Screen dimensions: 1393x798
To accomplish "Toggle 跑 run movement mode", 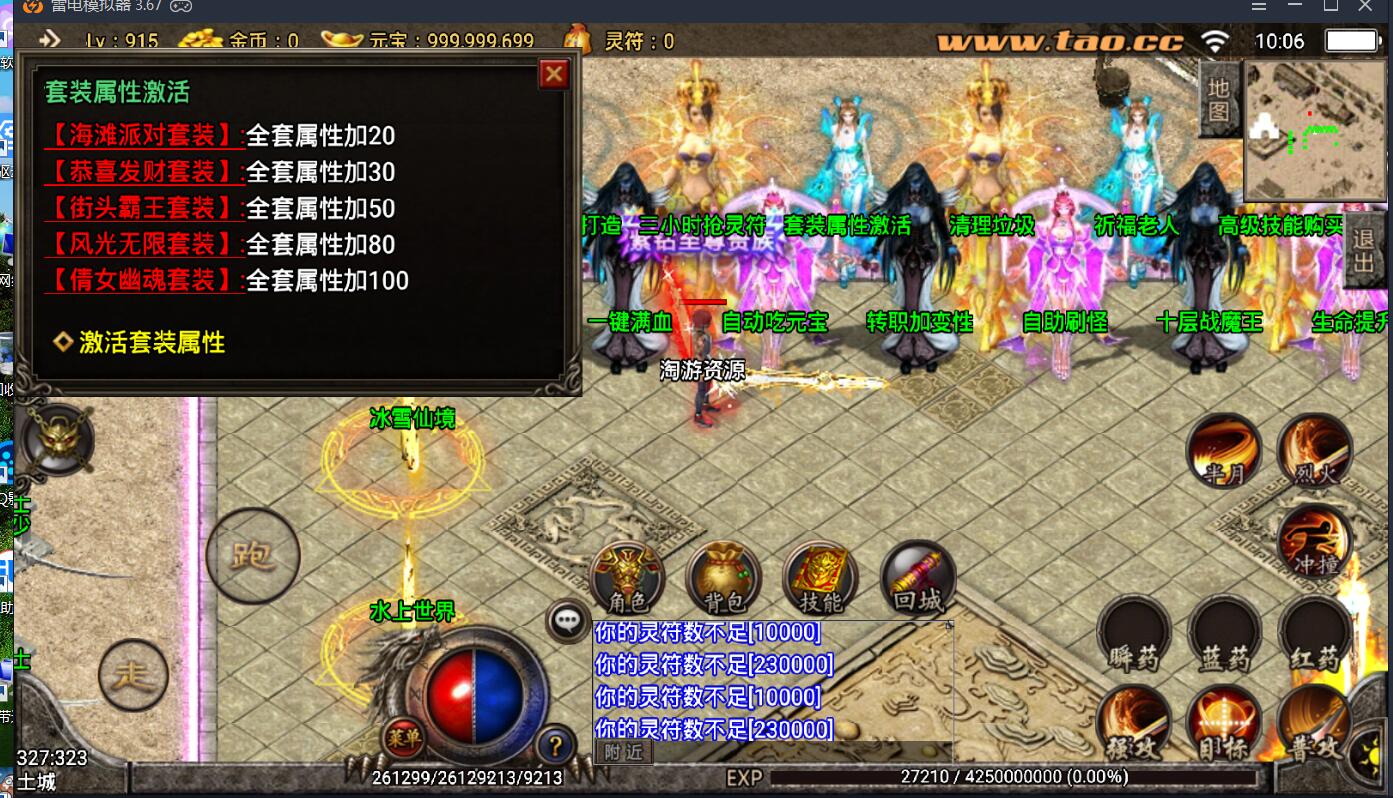I will [252, 555].
